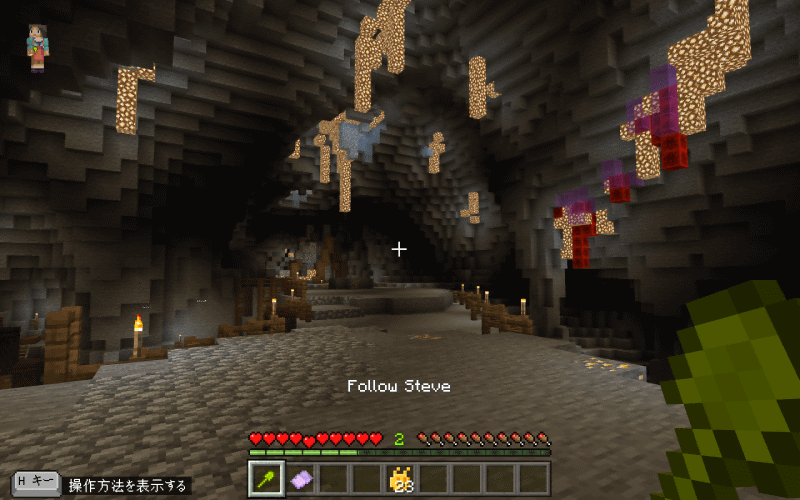
Task: Select the purple item hotbar slot
Action: (x=299, y=479)
